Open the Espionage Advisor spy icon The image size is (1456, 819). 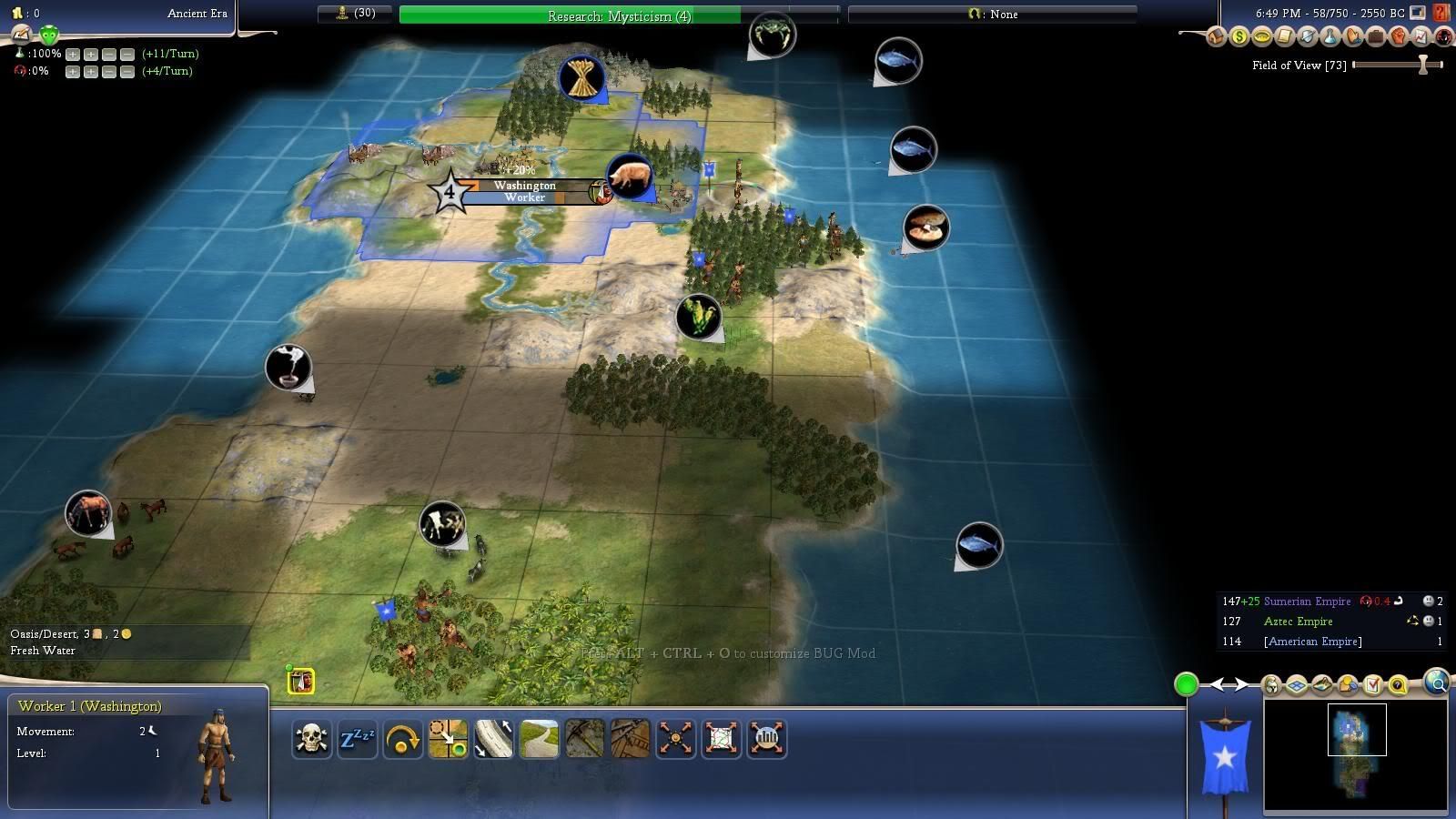1443,37
